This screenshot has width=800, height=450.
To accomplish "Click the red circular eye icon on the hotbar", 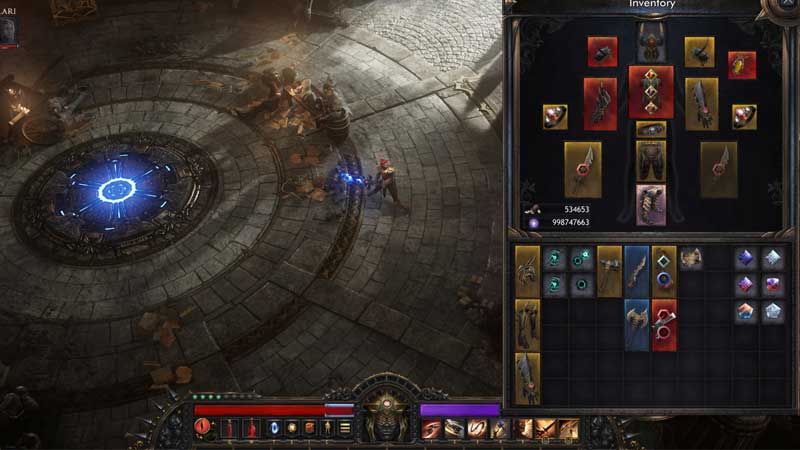I will point(204,428).
